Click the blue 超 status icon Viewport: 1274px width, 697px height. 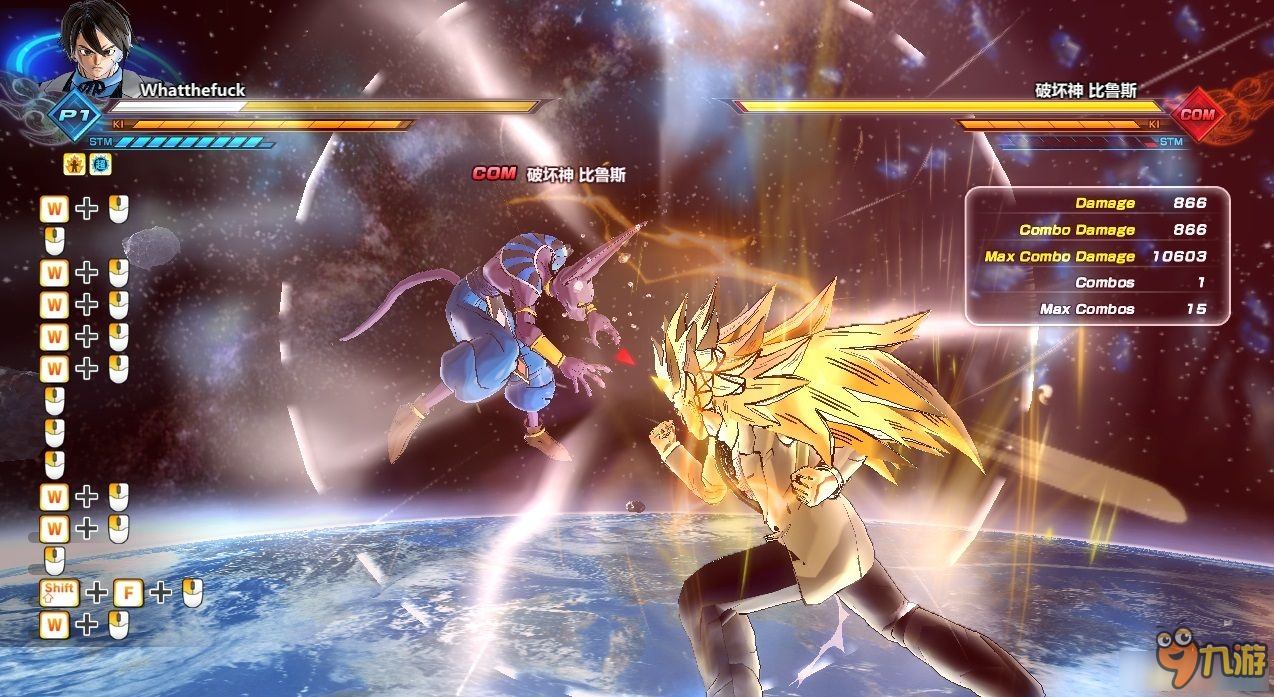click(99, 165)
